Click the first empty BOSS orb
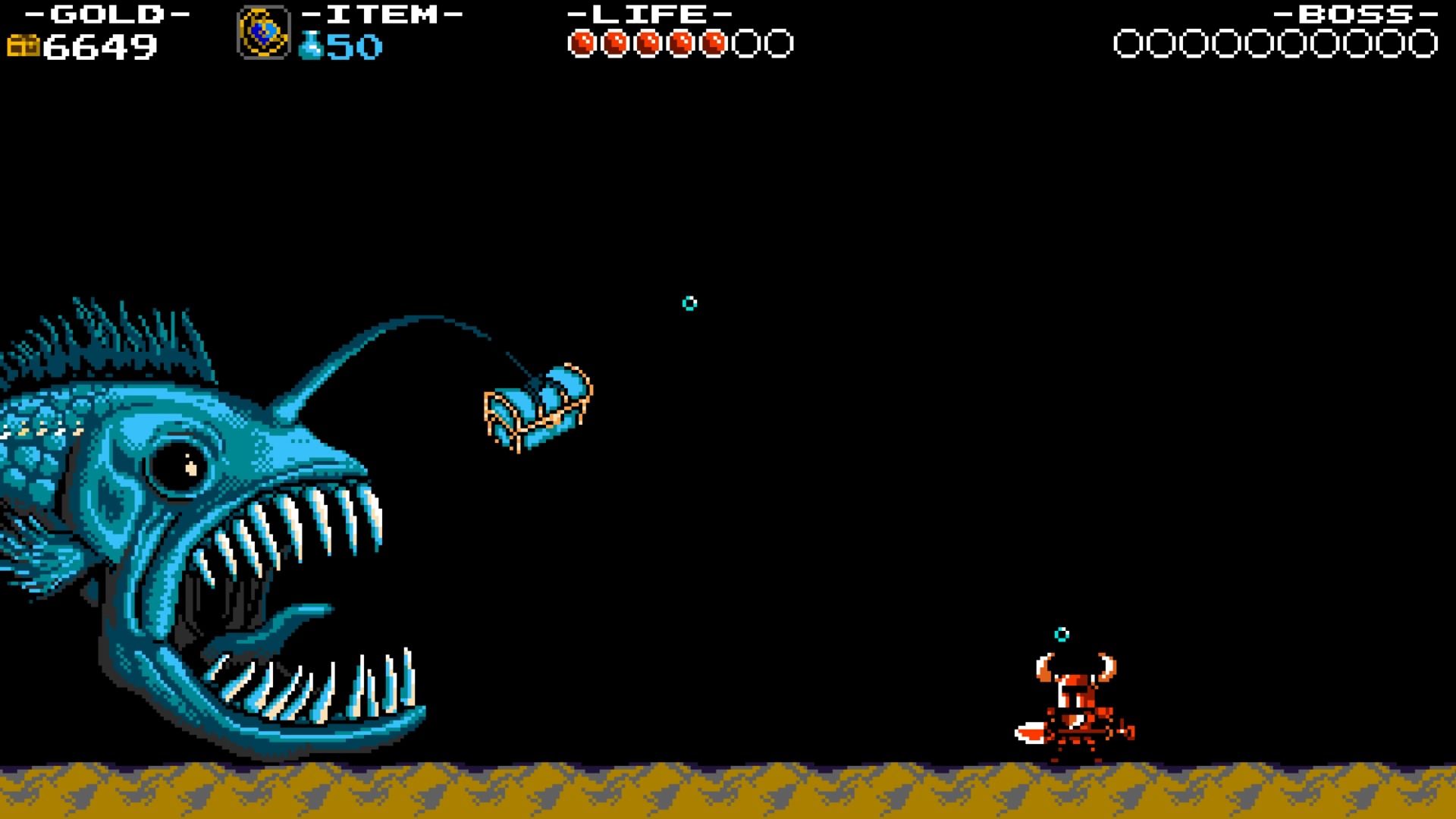This screenshot has width=1456, height=819. (x=1128, y=42)
